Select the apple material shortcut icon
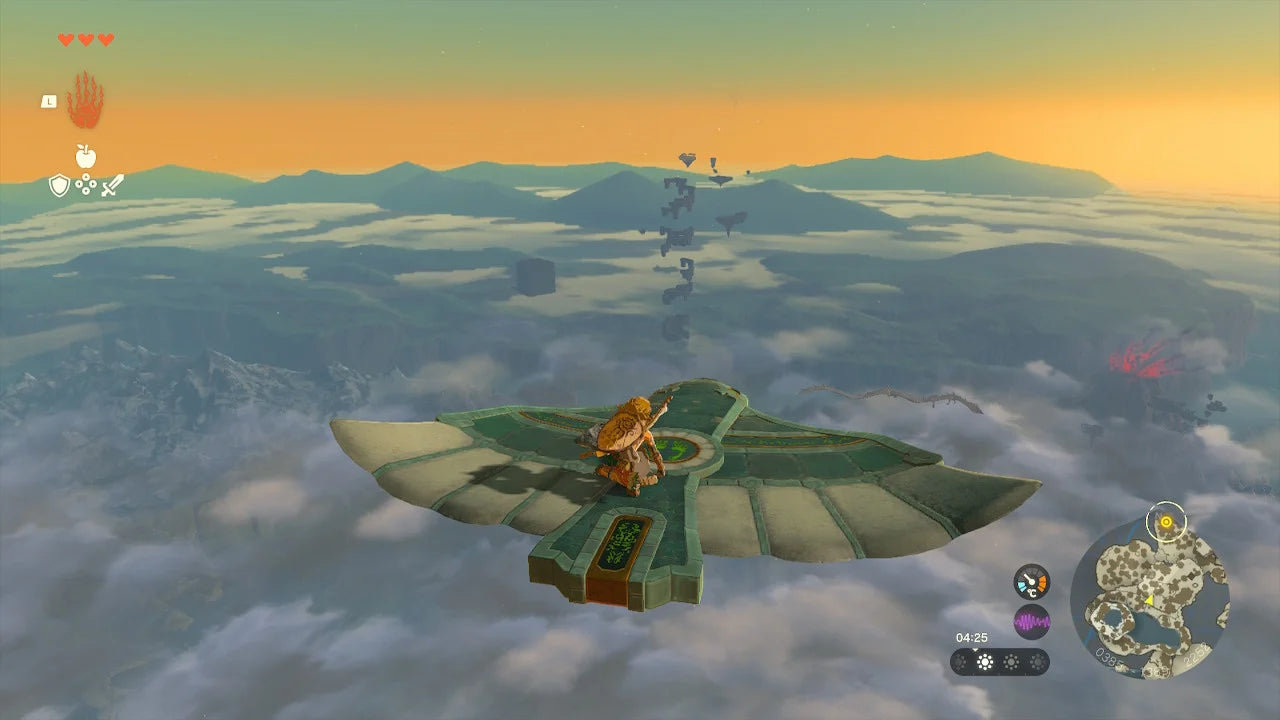Screen dimensions: 1280x720 [x=85, y=156]
